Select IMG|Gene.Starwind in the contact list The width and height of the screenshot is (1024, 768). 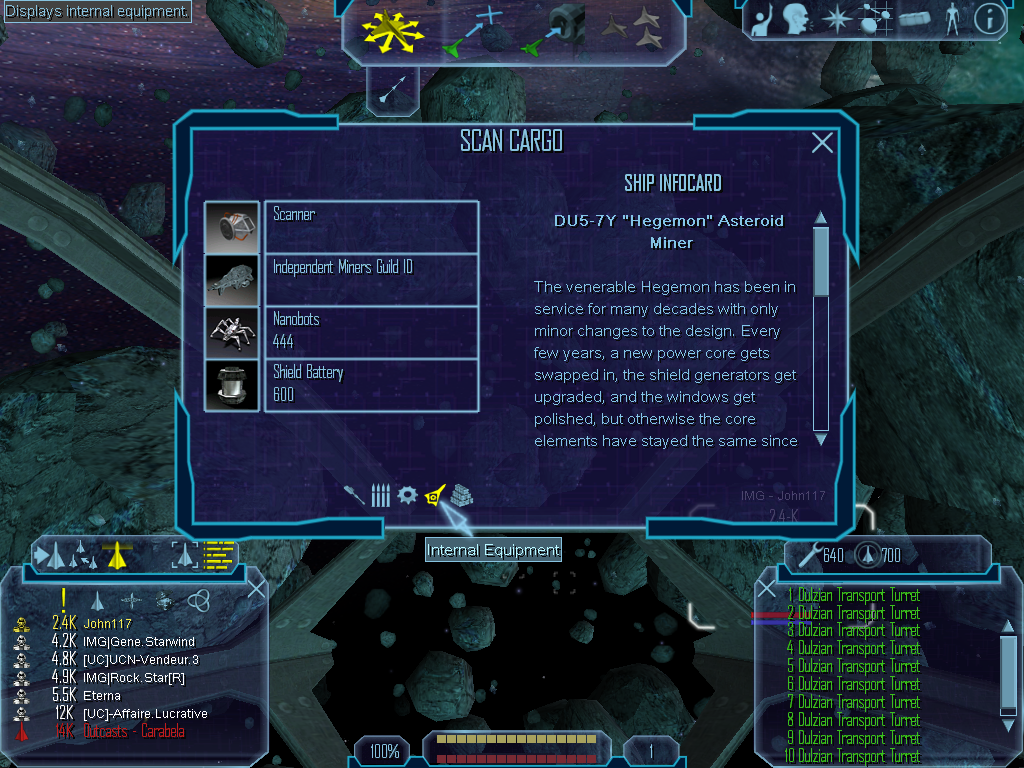click(x=139, y=641)
